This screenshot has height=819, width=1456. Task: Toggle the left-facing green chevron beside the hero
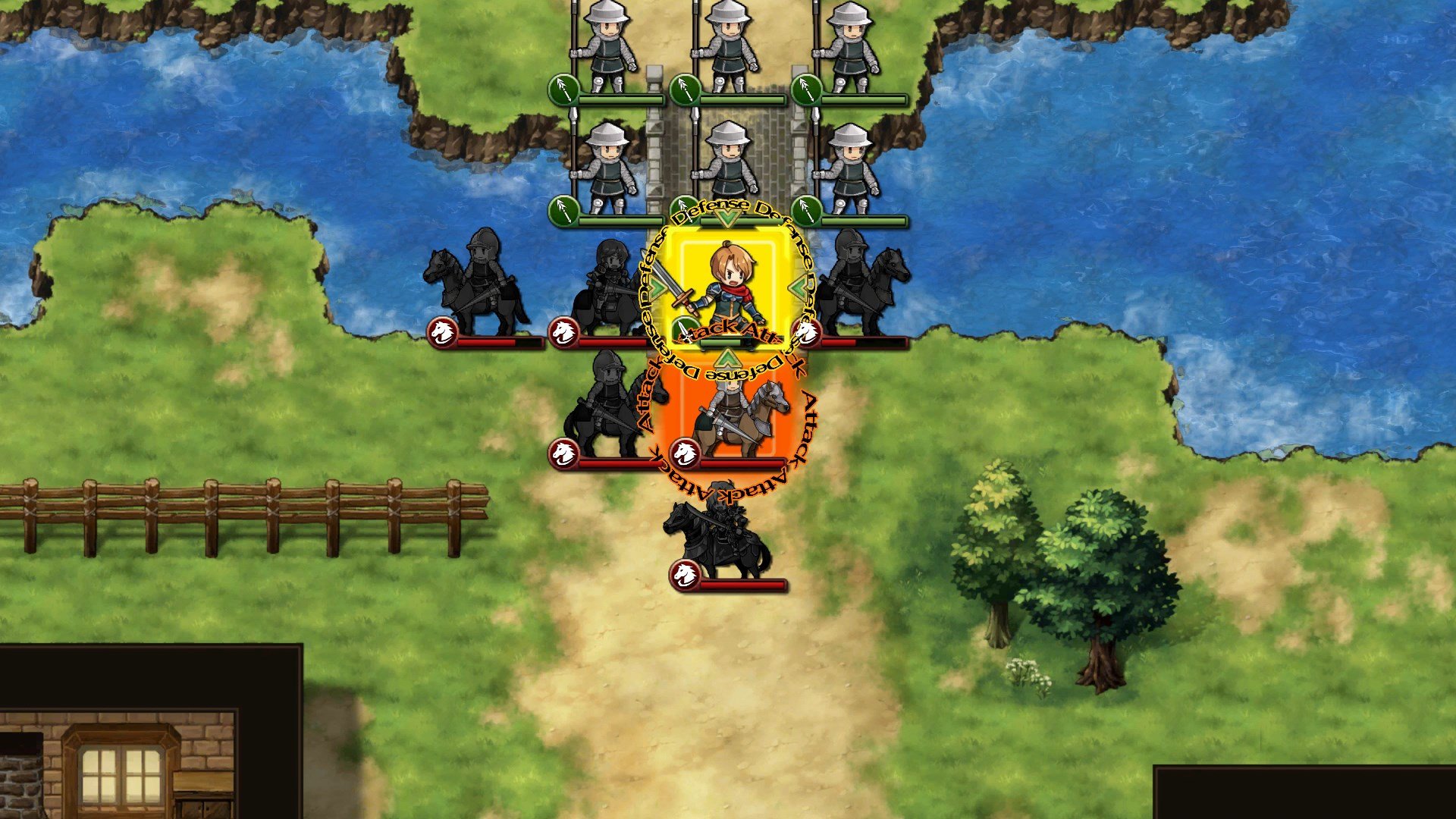655,287
